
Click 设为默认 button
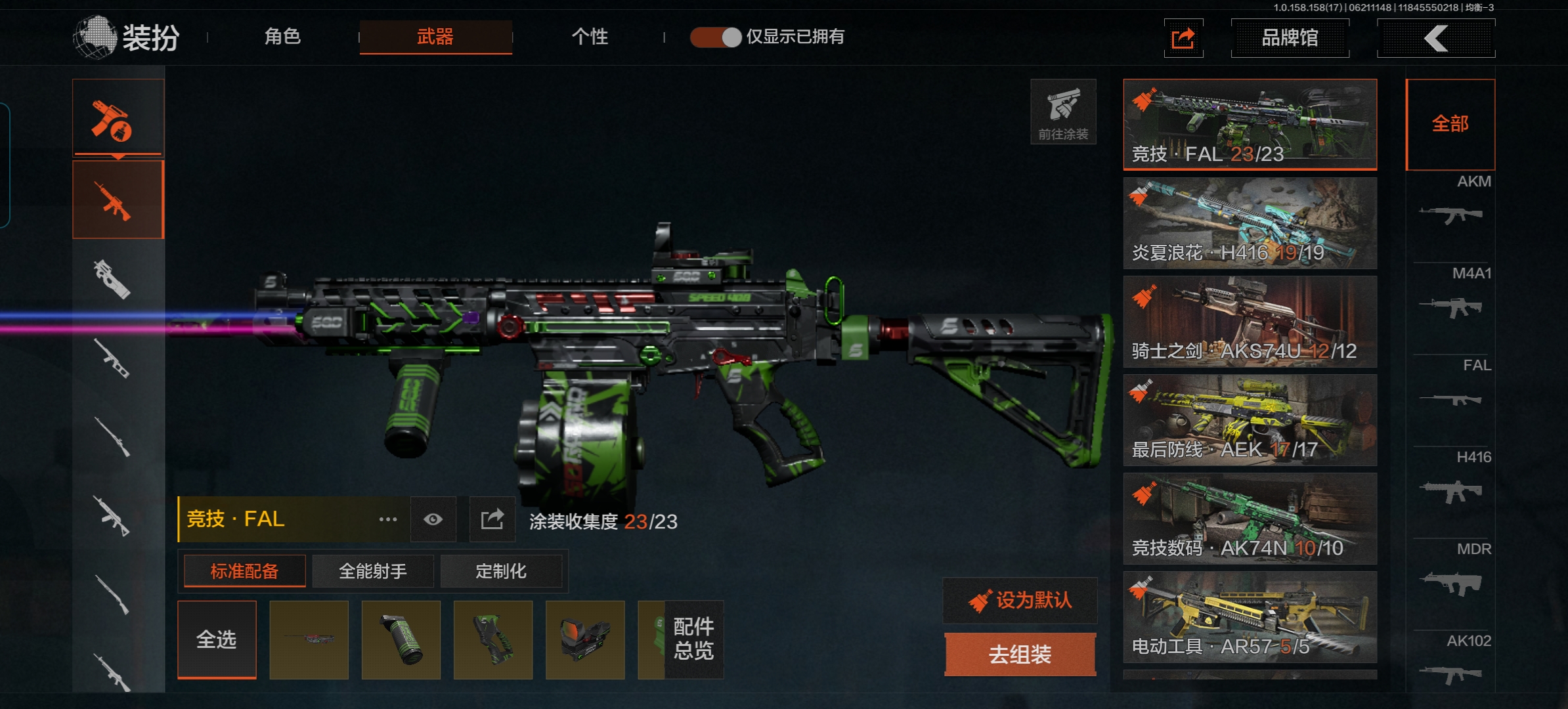(x=1020, y=600)
